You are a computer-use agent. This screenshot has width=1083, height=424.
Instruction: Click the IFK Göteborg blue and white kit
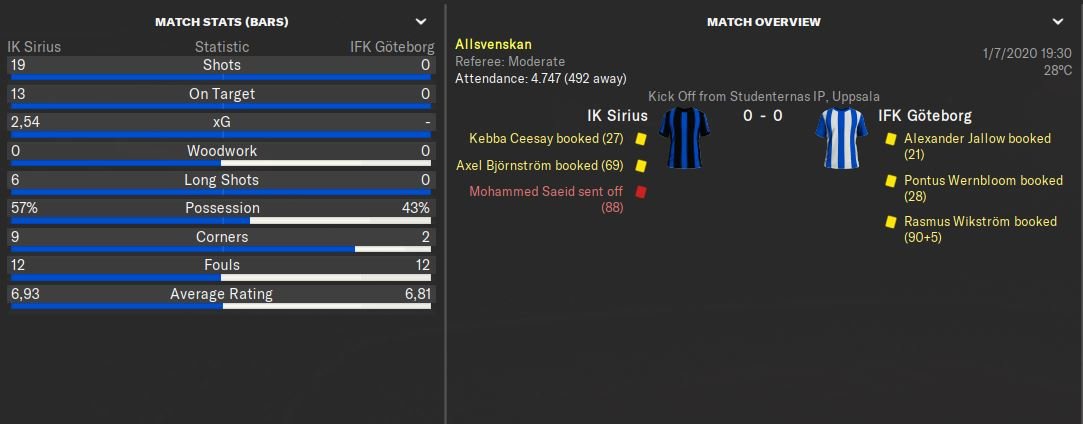(x=840, y=138)
